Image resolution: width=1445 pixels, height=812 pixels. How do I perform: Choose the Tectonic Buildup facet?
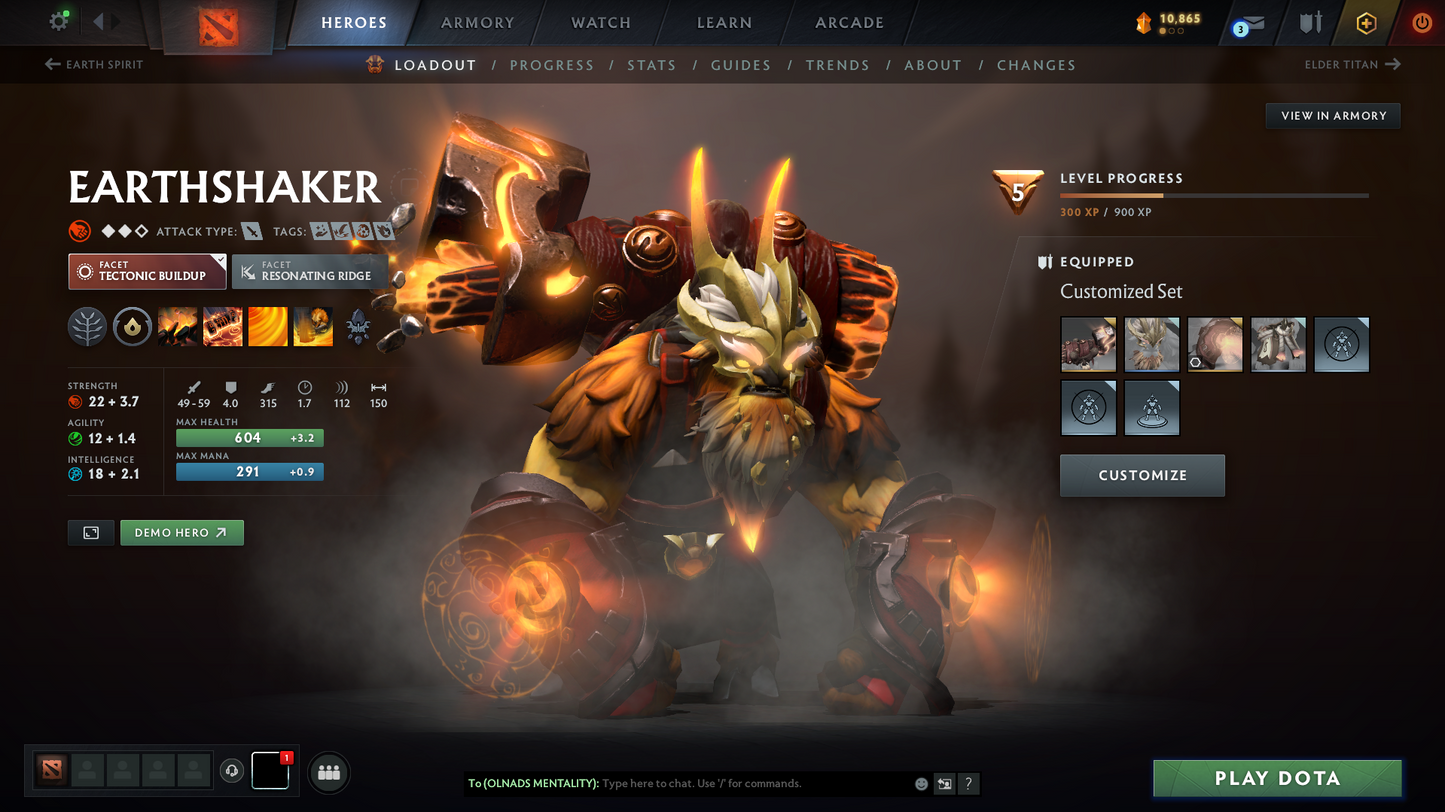(147, 271)
